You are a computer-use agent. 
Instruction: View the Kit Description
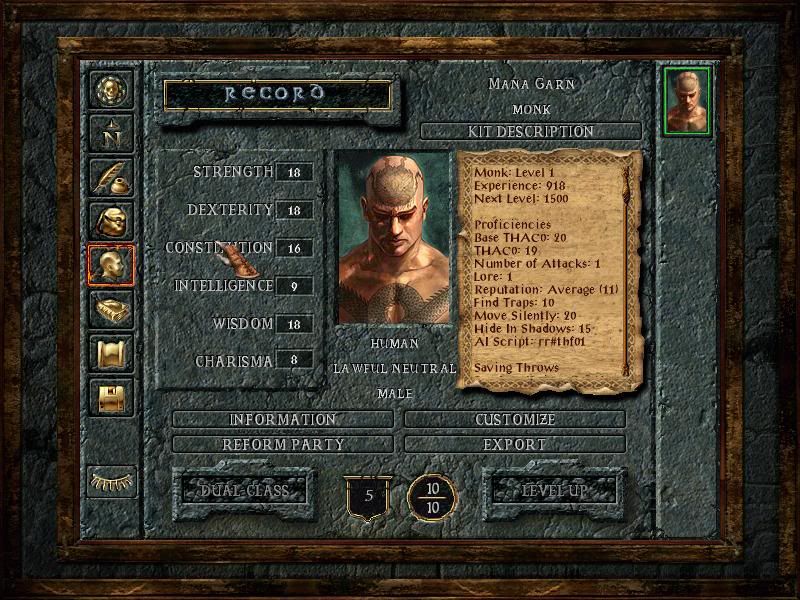point(530,132)
